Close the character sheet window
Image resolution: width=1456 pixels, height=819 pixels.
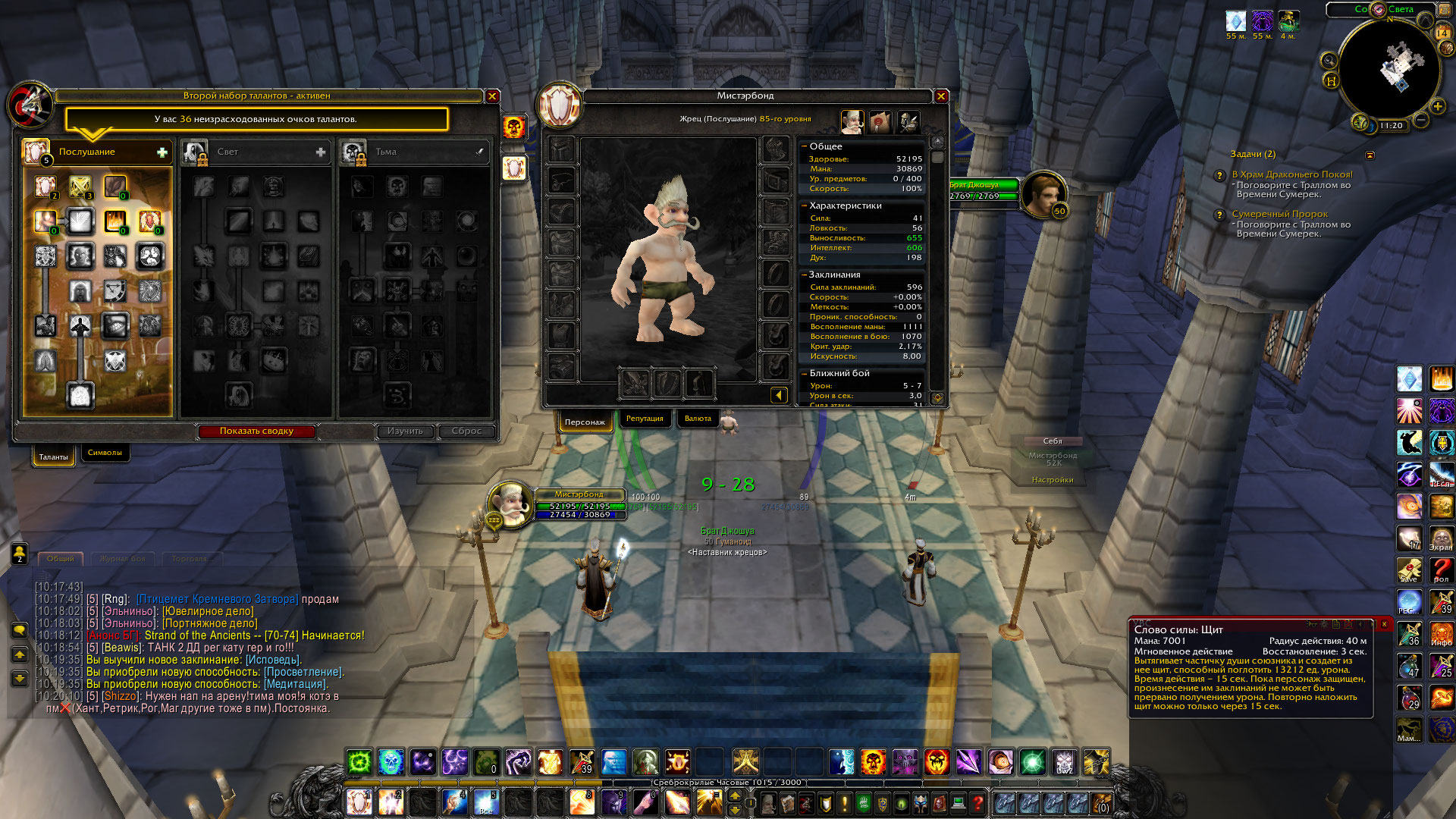click(x=941, y=96)
